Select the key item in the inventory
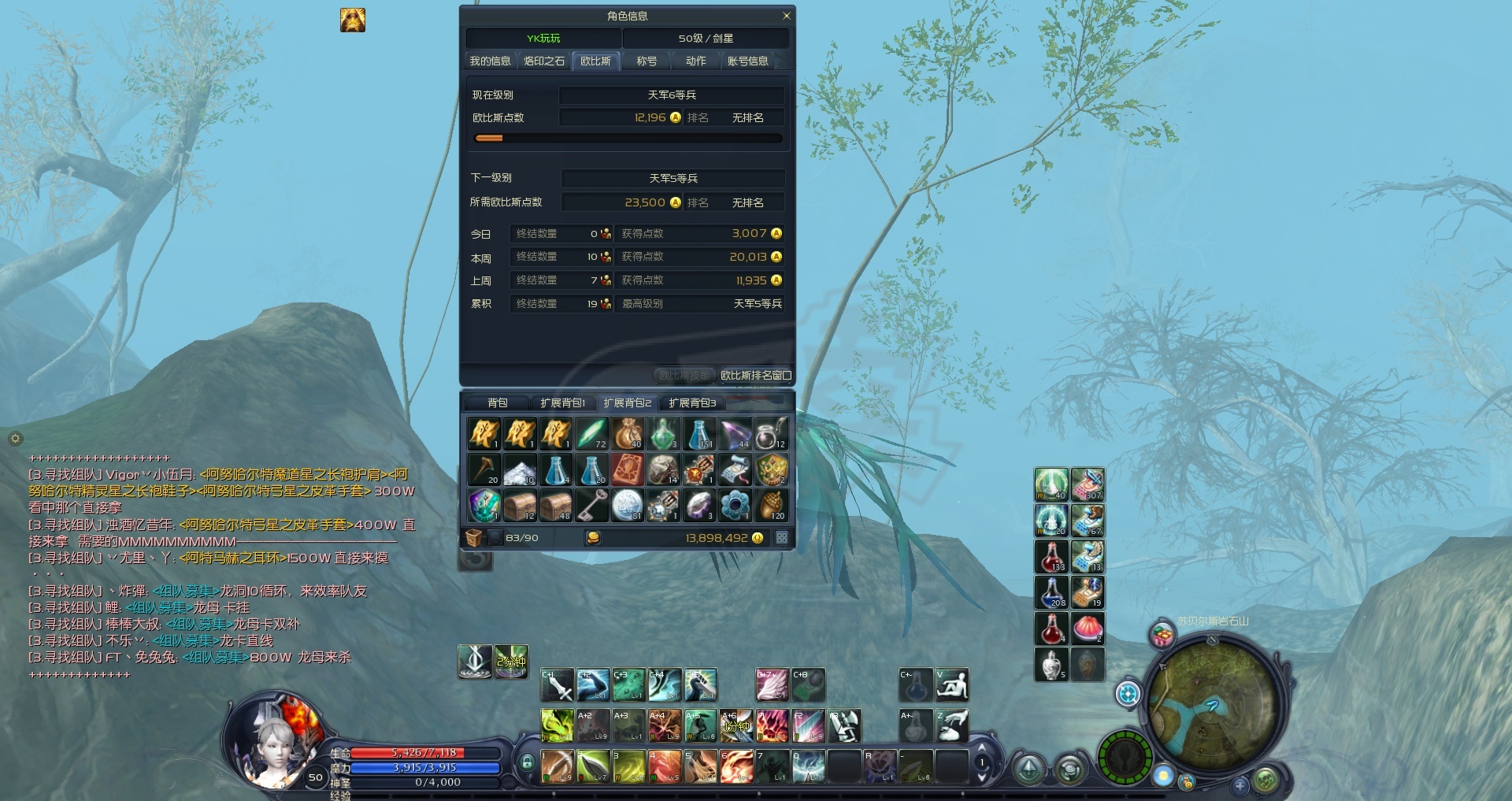Screen dimensions: 1512x801 591,506
